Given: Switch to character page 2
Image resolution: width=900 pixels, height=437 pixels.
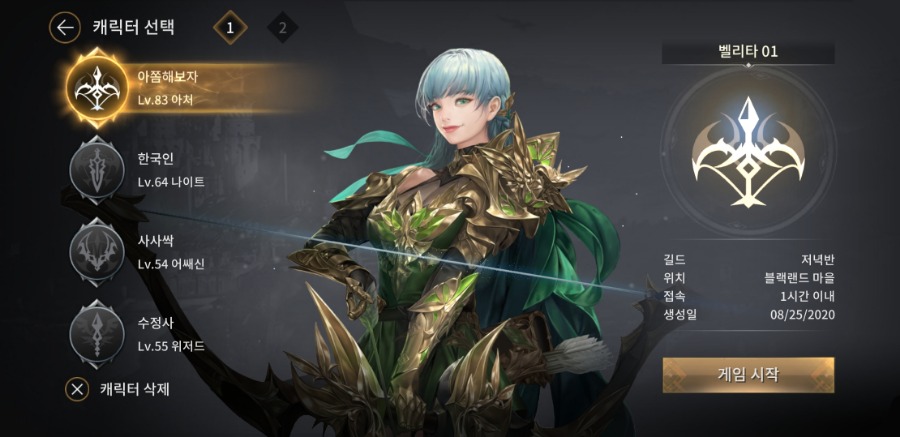Looking at the screenshot, I should pyautogui.click(x=283, y=28).
